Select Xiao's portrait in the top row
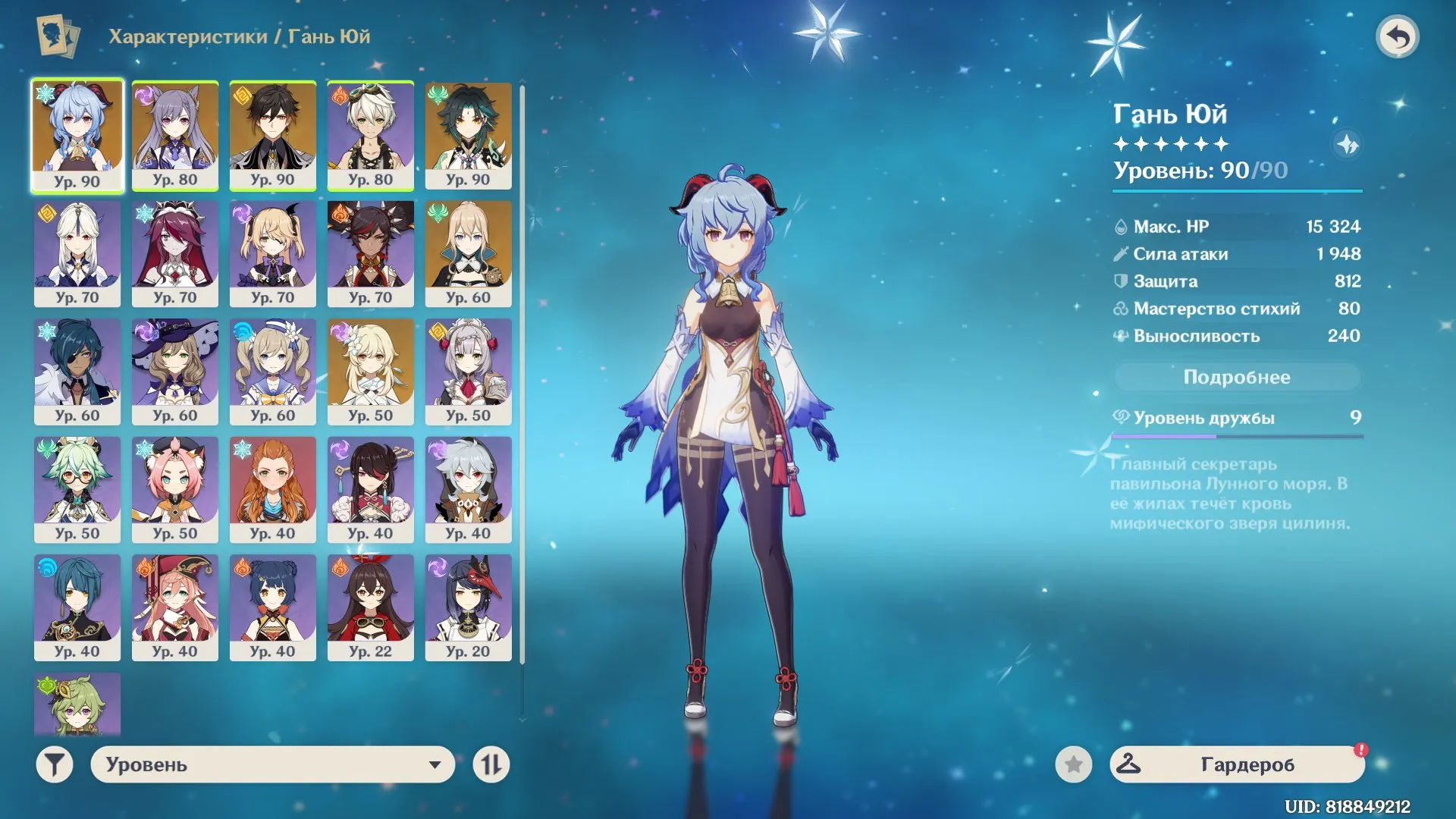This screenshot has height=819, width=1456. [468, 135]
